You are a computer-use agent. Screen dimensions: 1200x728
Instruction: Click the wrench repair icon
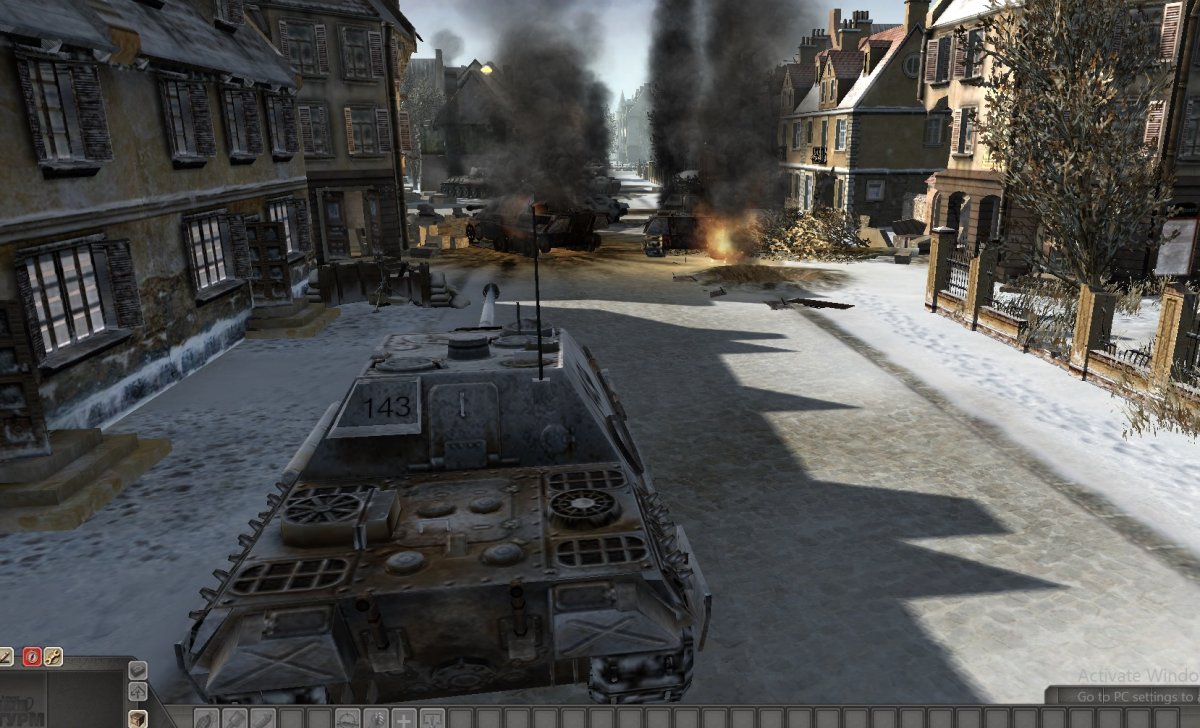point(53,657)
